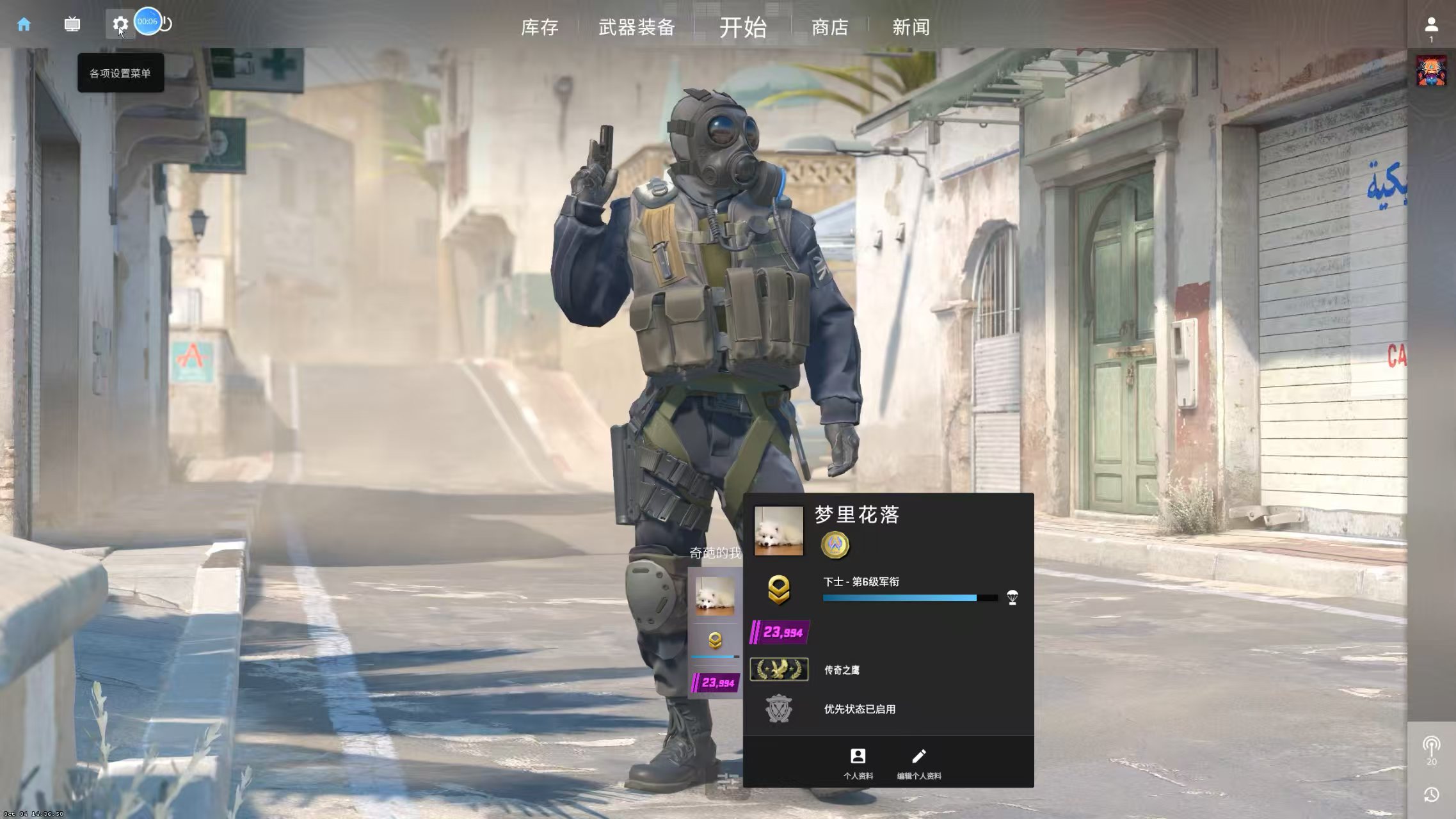The image size is (1456, 819).
Task: Click the white dog profile avatar in popup
Action: (778, 530)
